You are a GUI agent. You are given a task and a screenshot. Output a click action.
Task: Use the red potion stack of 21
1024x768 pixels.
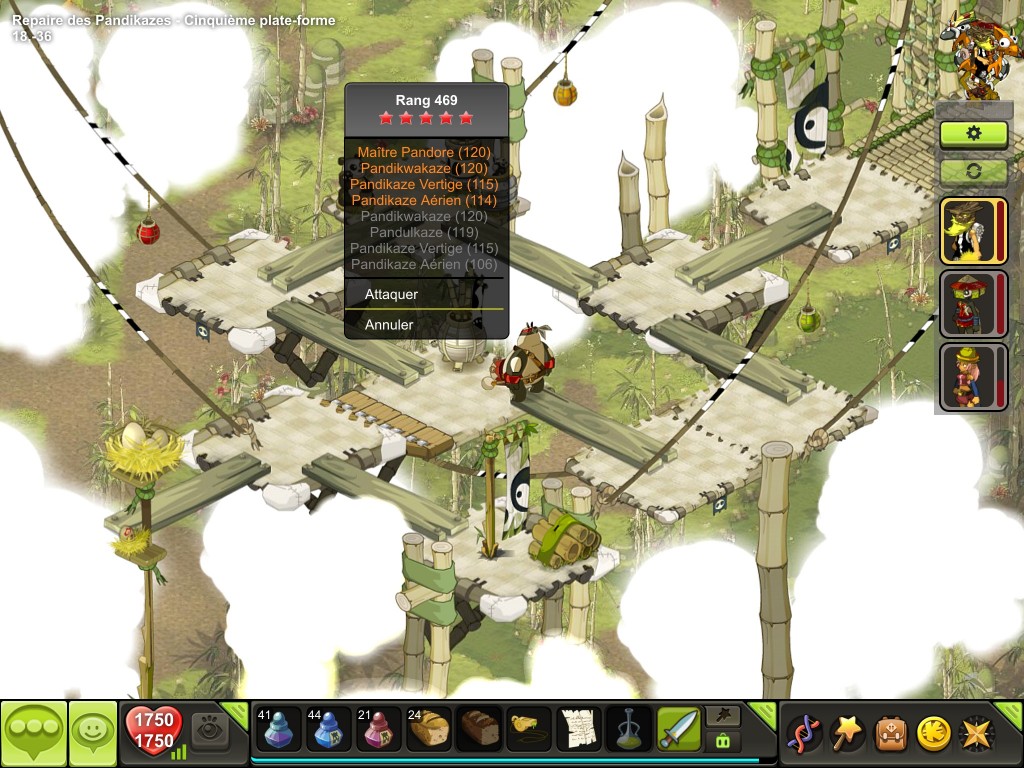(x=379, y=730)
